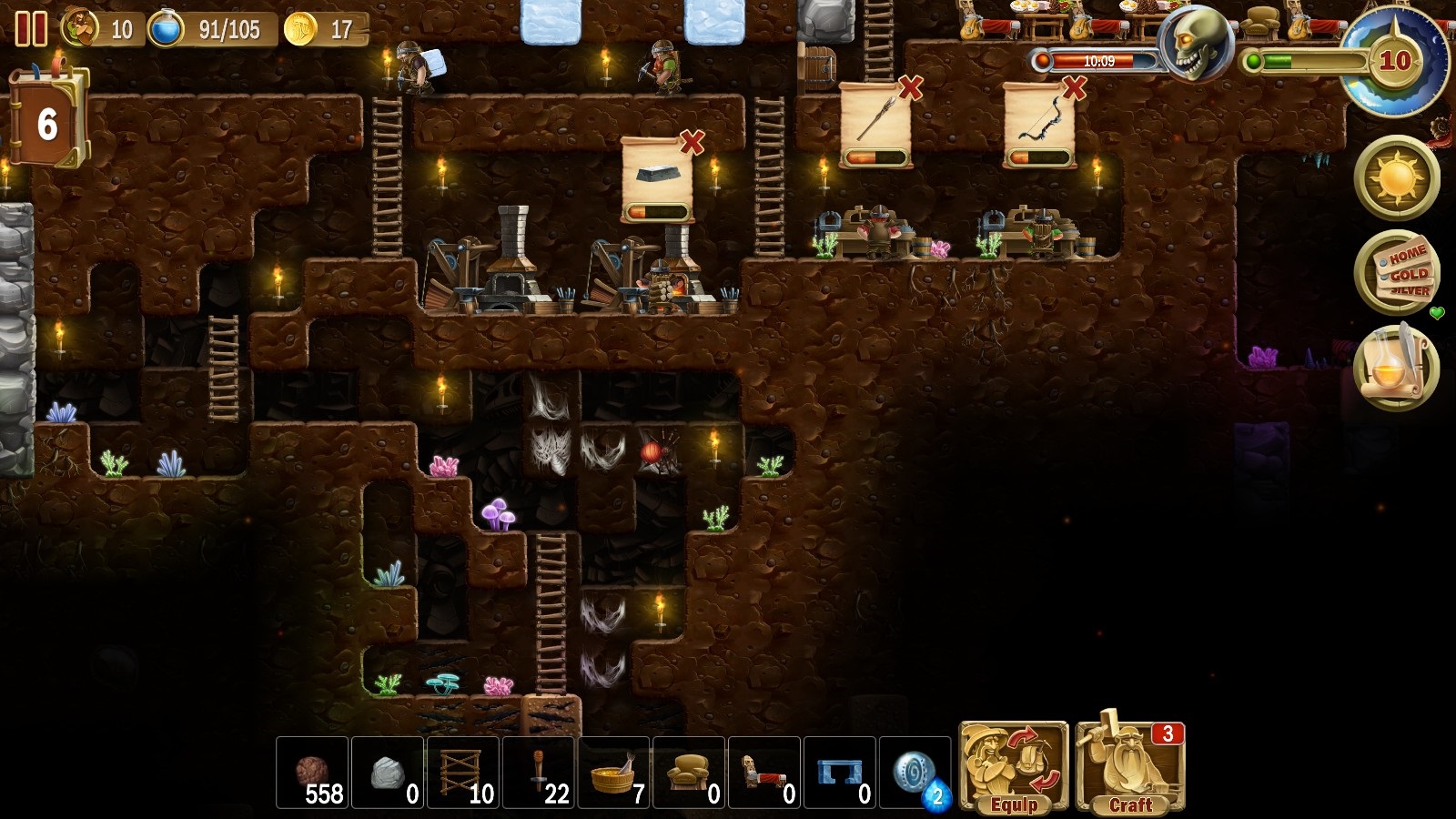Choose the wooden scaffold slot

coord(463,773)
